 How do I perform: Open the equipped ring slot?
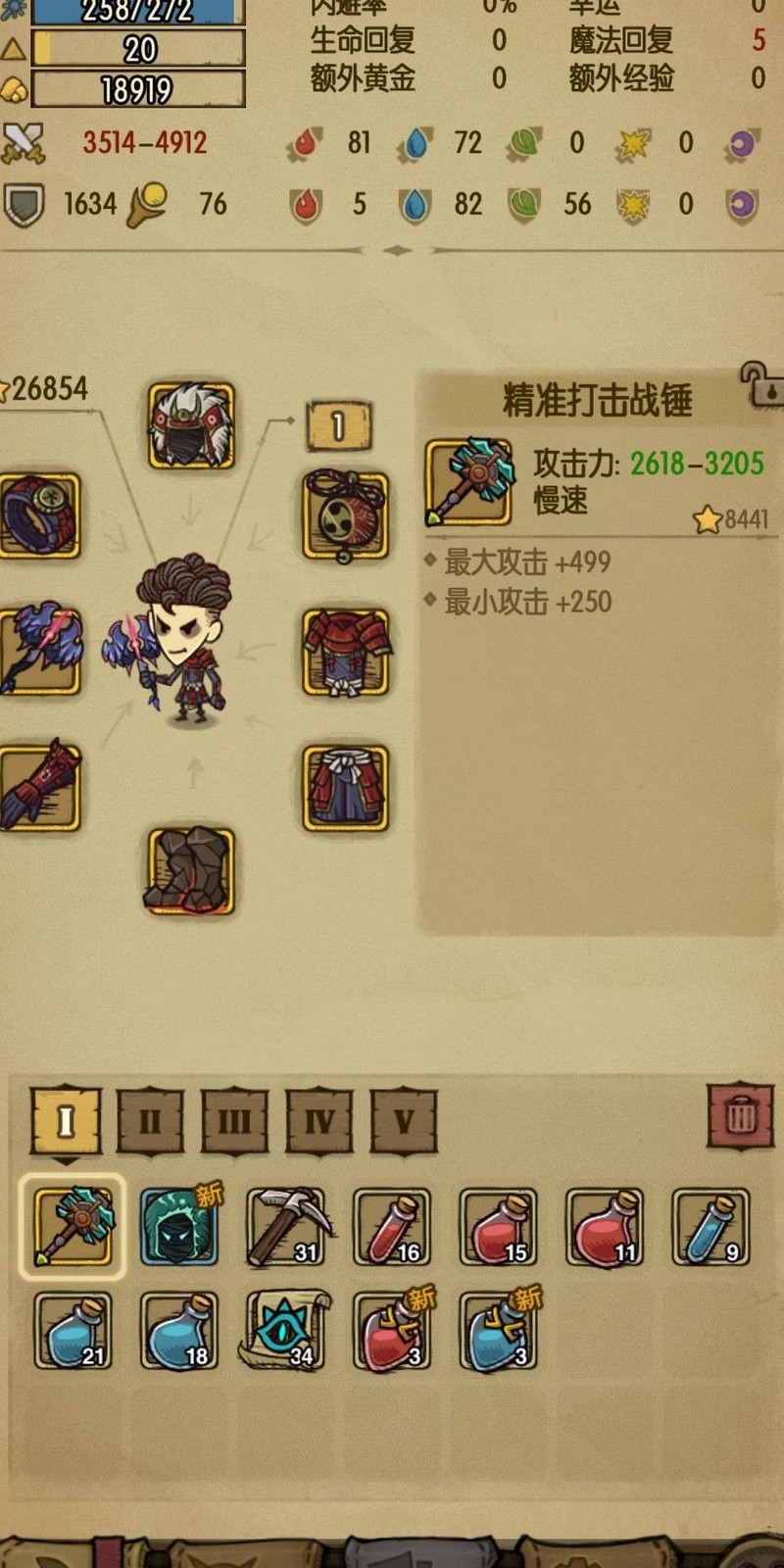point(39,515)
